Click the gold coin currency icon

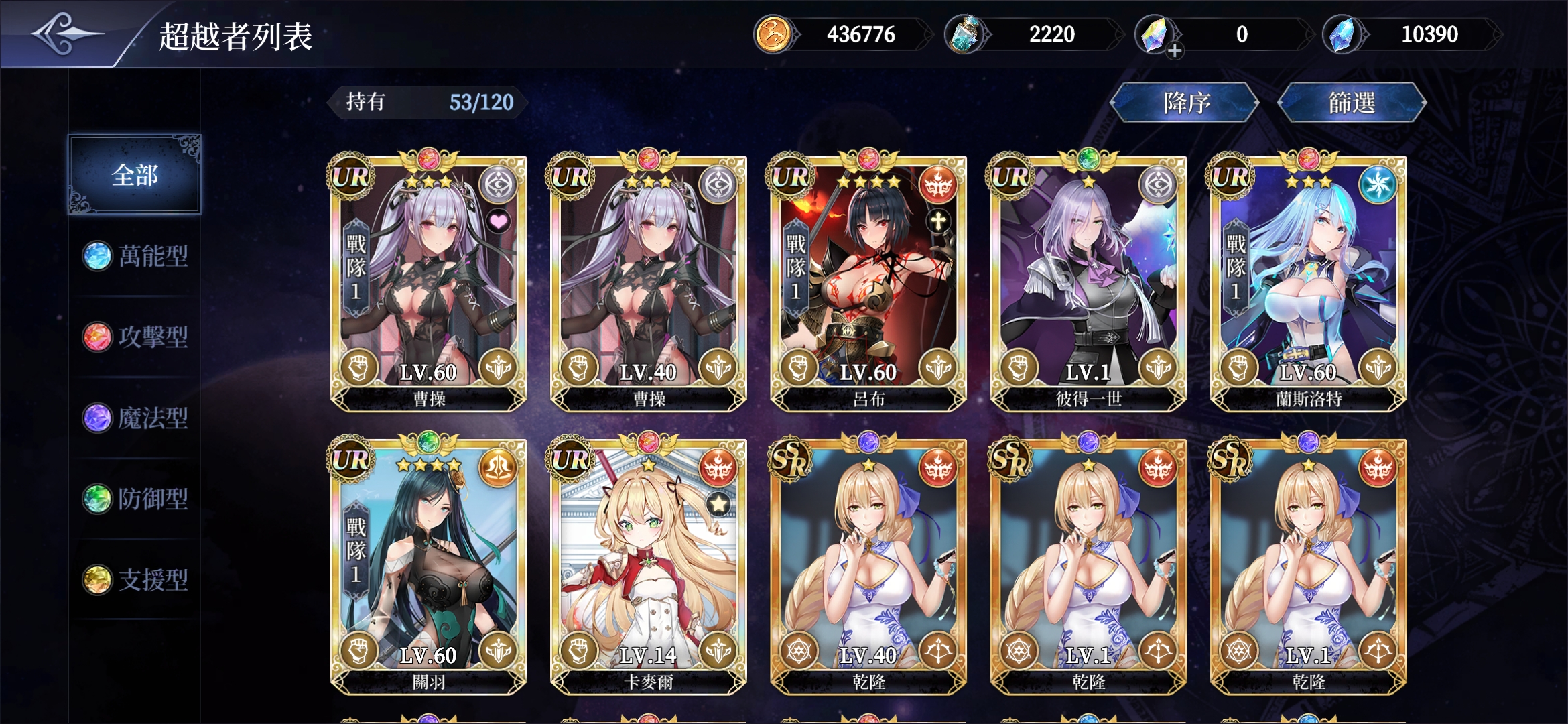click(x=774, y=34)
